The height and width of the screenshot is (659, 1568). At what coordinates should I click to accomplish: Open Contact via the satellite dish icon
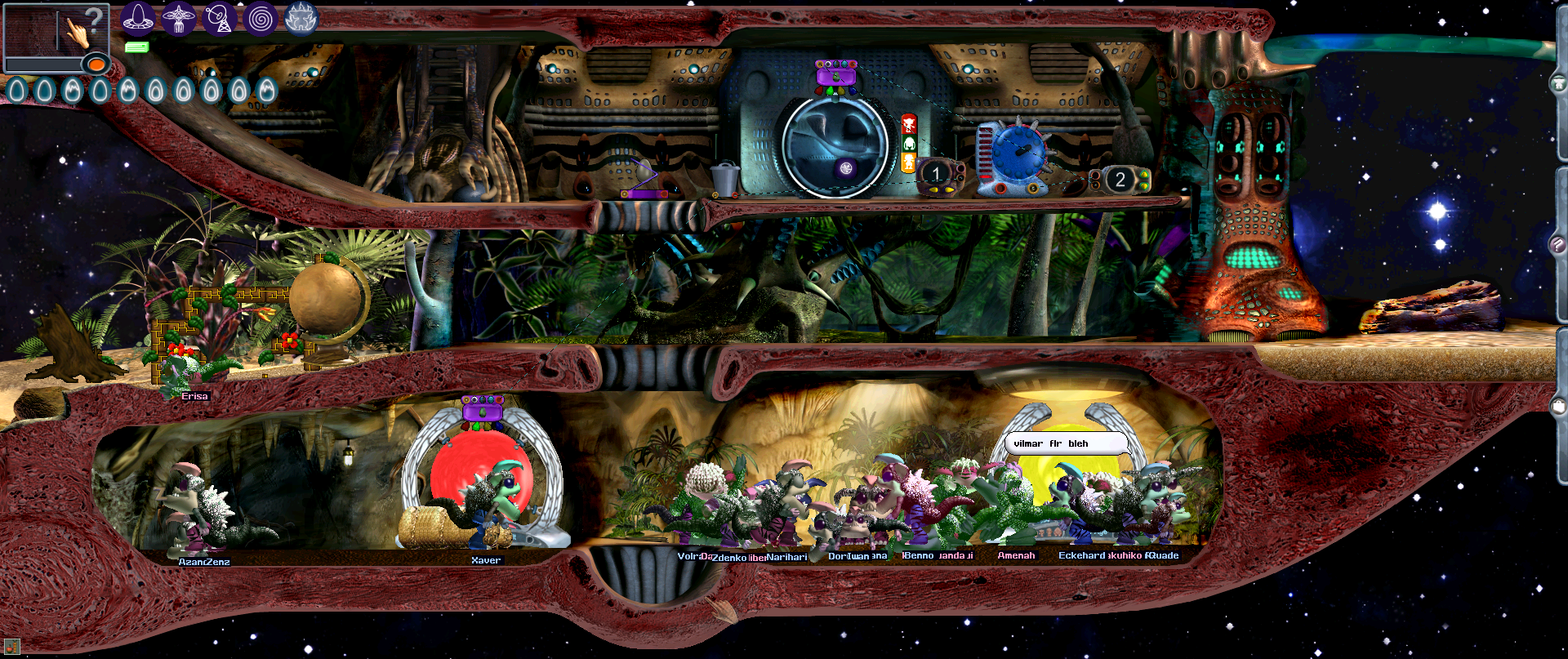219,20
